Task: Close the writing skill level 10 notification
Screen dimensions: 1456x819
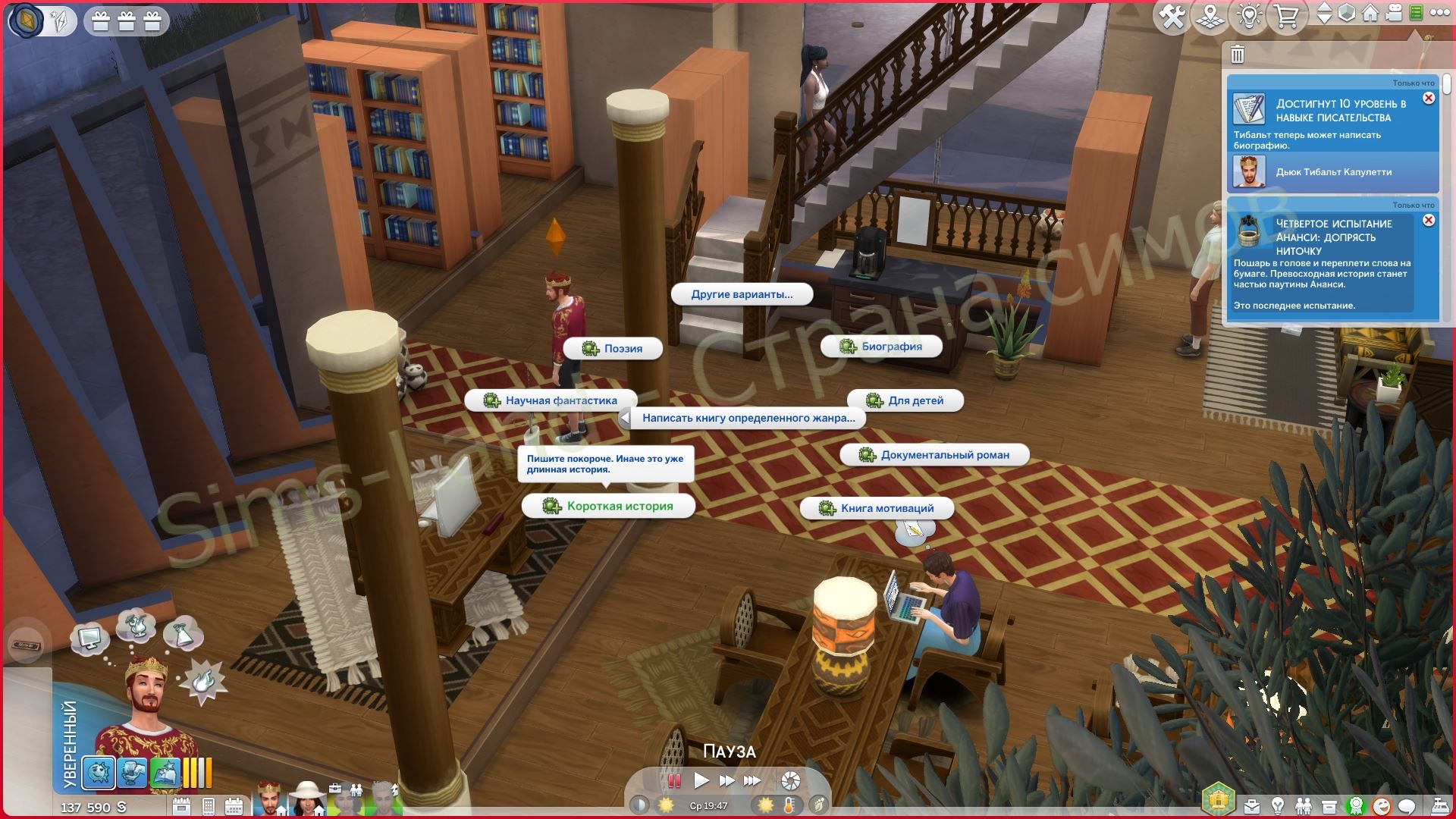Action: (1429, 99)
